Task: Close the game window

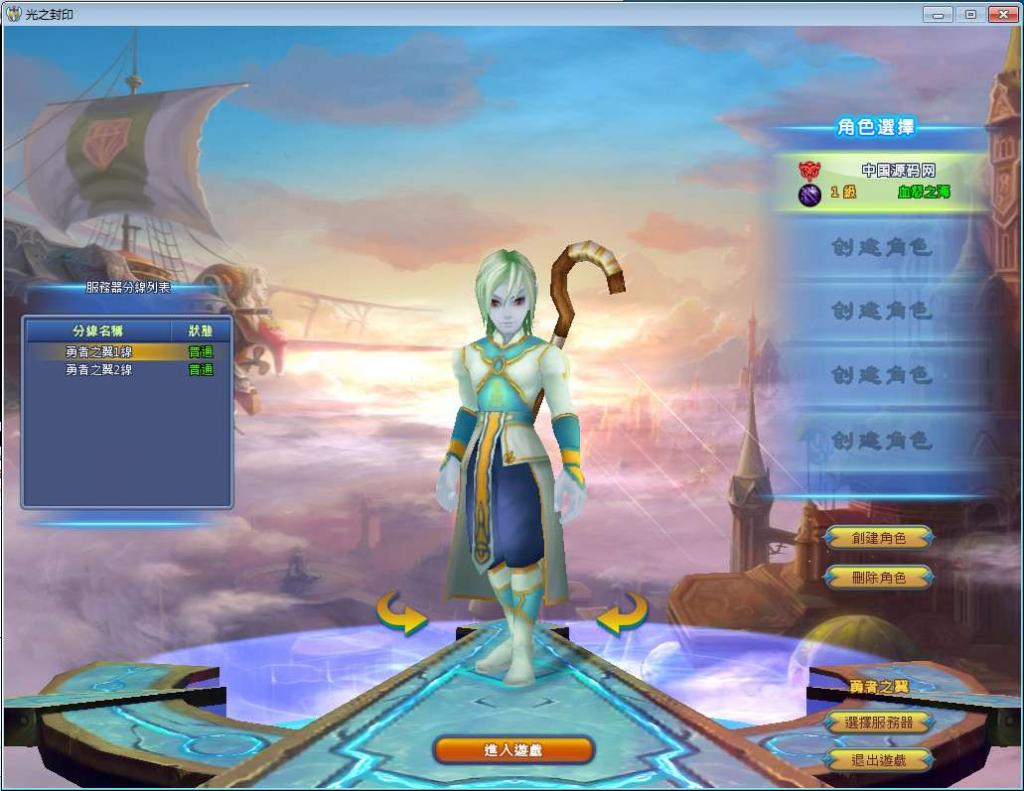Action: click(1001, 14)
